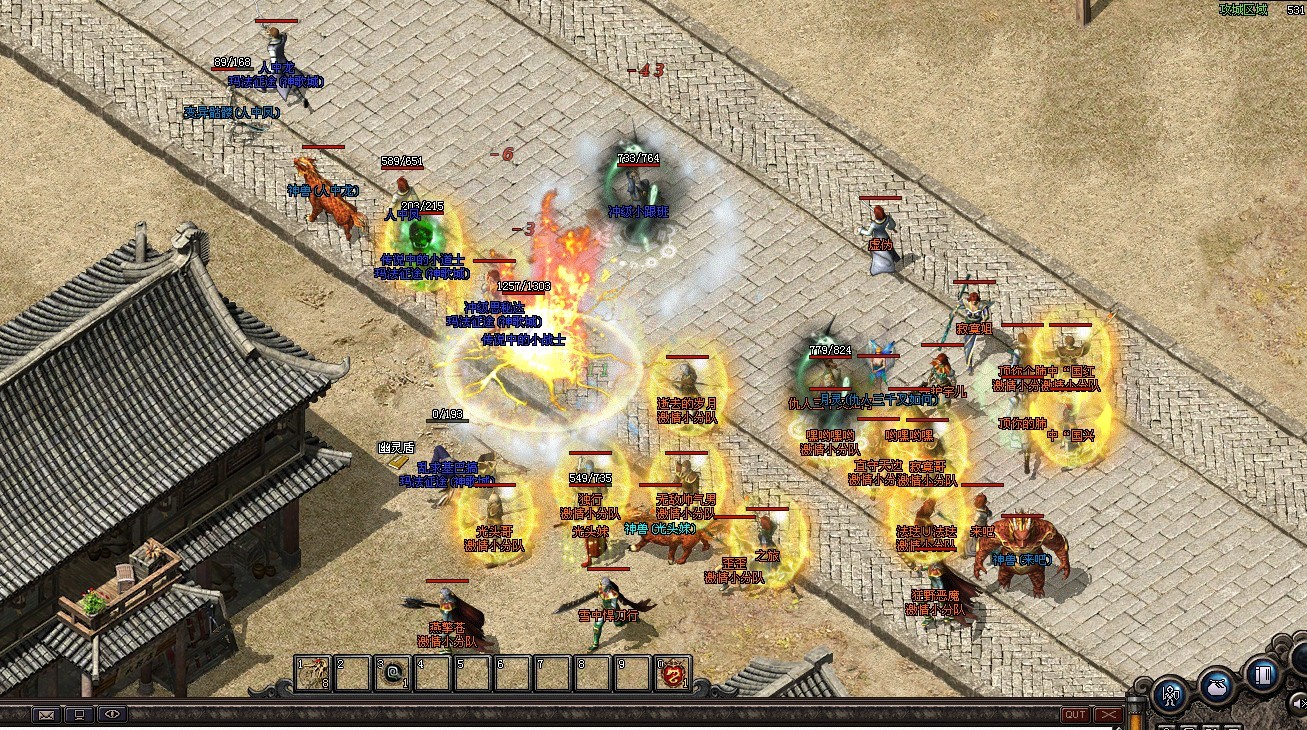Open the inventory bag
The width and height of the screenshot is (1307, 730).
pyautogui.click(x=1219, y=689)
